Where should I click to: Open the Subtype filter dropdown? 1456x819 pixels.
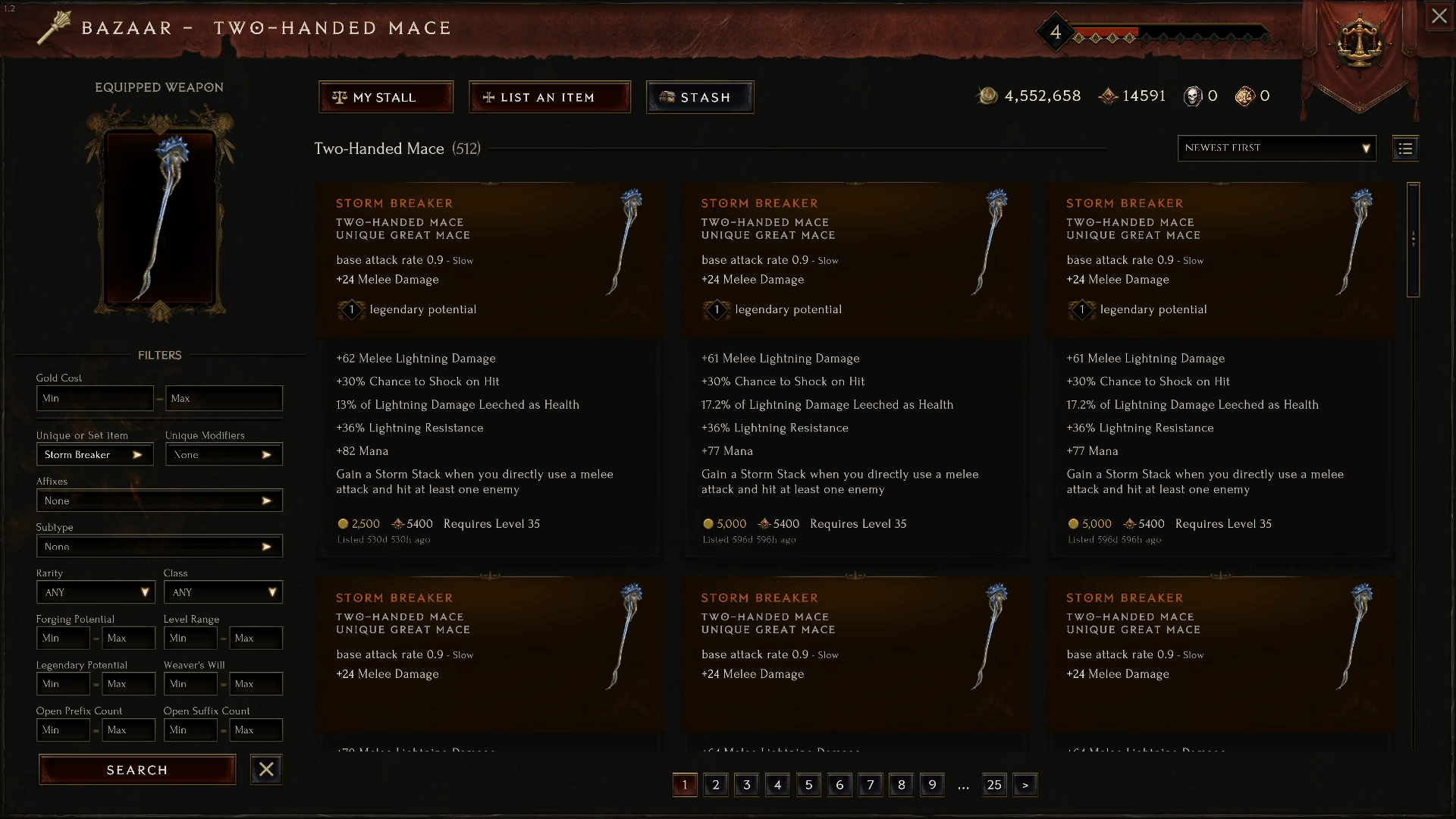pos(159,546)
